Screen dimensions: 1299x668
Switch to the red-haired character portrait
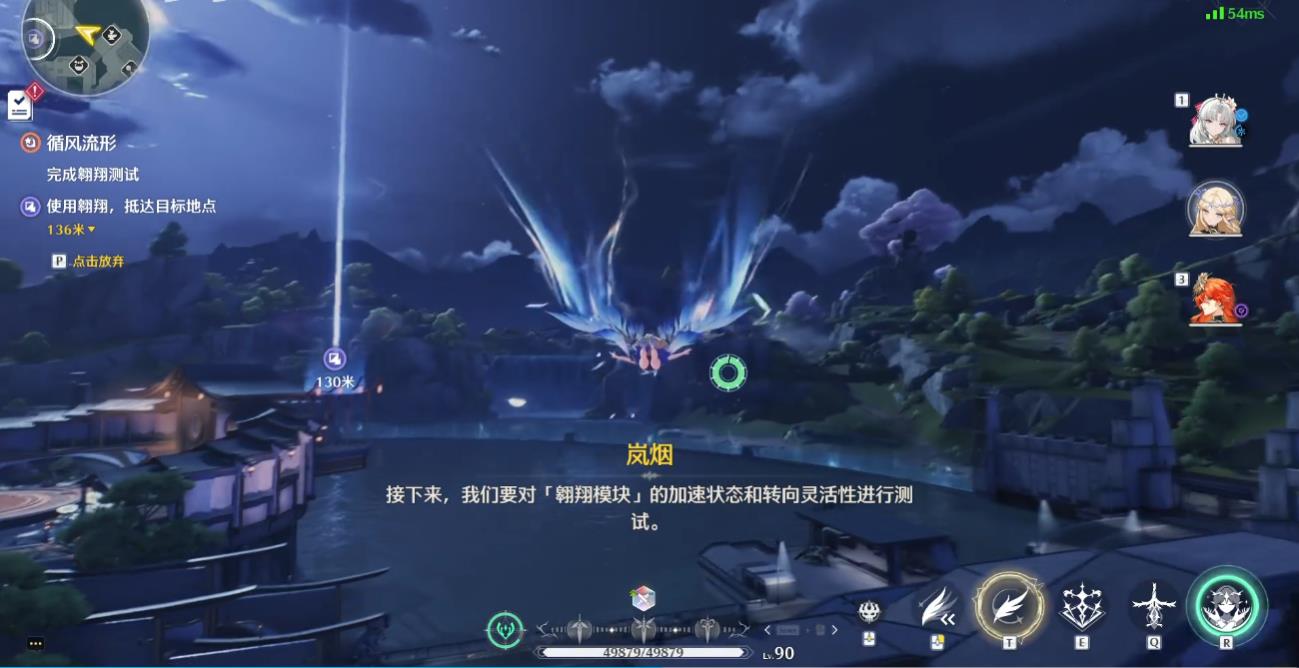click(1215, 298)
